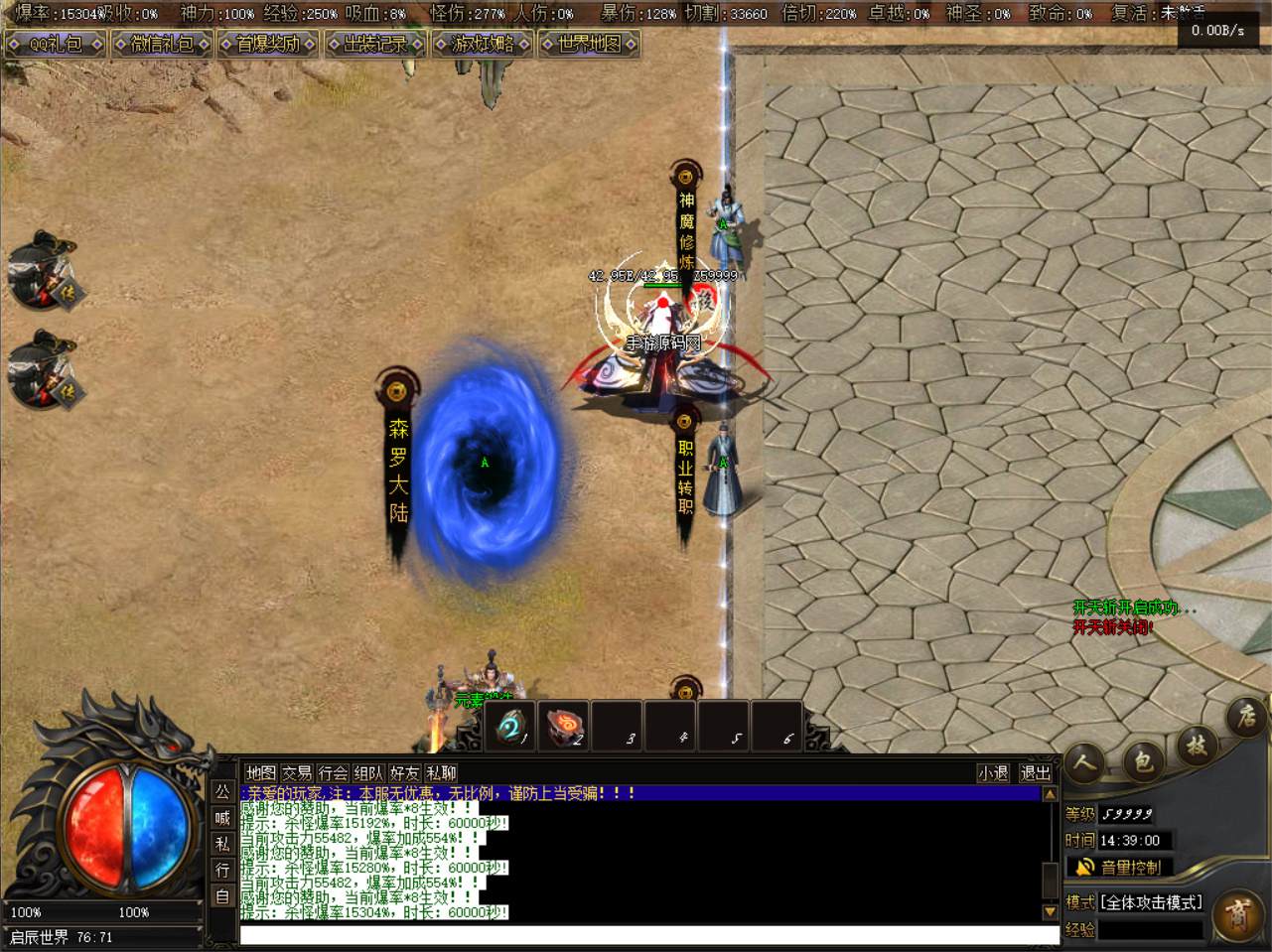Open the 包 inventory bag
Image resolution: width=1272 pixels, height=952 pixels.
pos(1143,760)
